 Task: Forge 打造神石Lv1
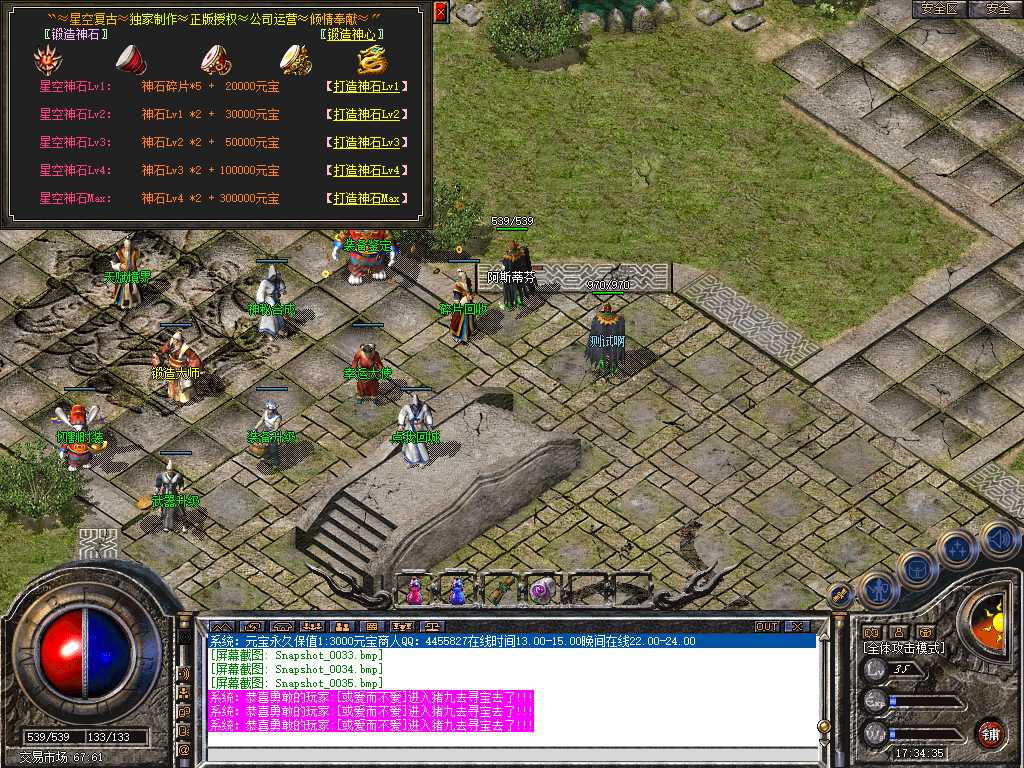click(x=366, y=87)
